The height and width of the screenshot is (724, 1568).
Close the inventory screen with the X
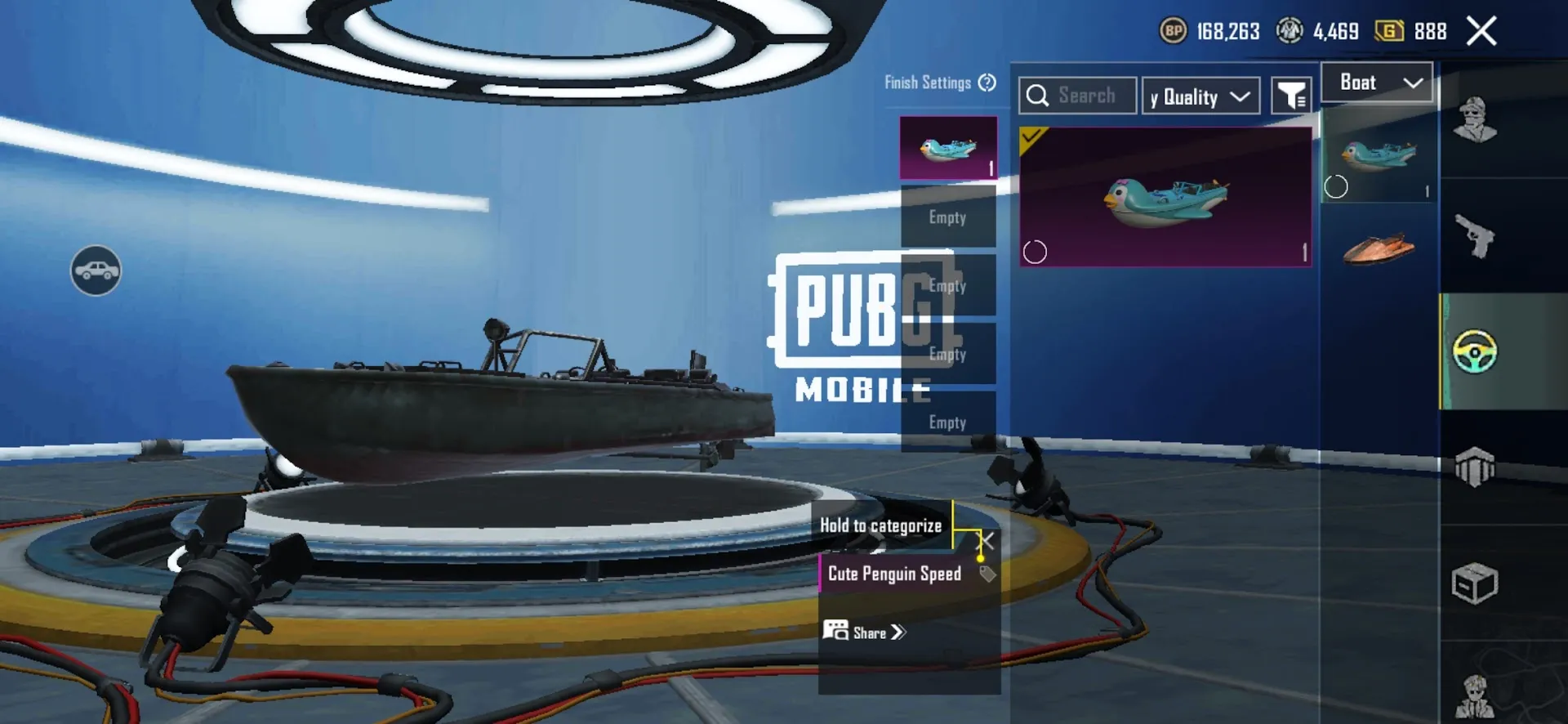pos(1481,32)
